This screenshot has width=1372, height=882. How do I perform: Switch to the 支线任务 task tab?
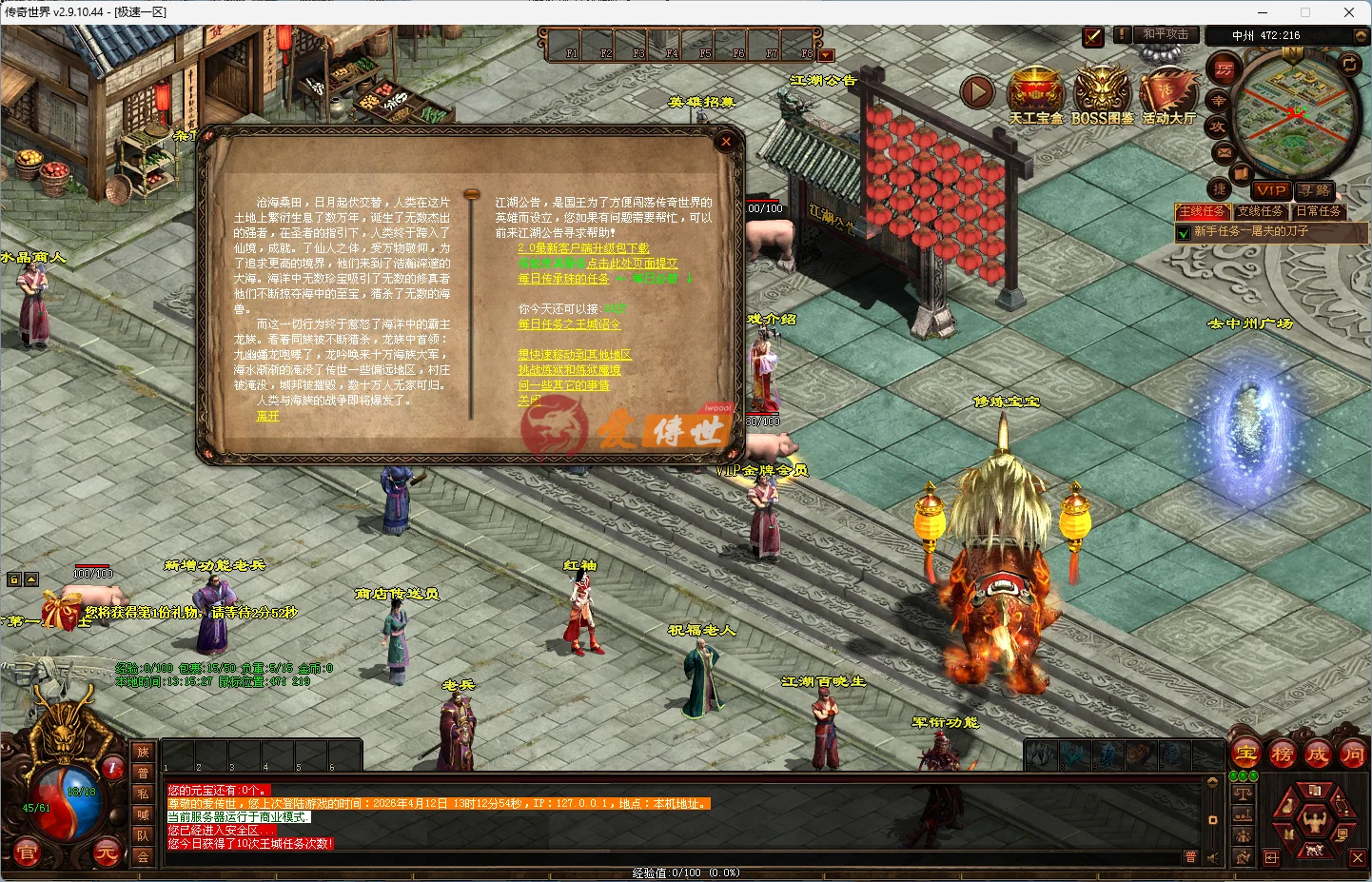pos(1261,211)
